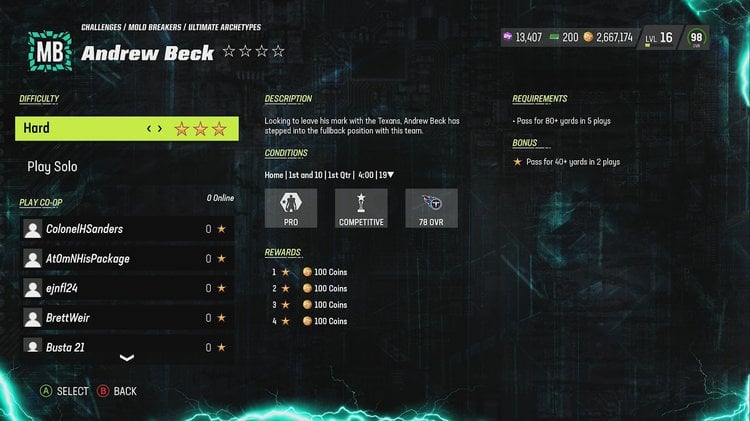Click the Mold Breakers MB logo
This screenshot has height=421, width=750.
tap(47, 52)
